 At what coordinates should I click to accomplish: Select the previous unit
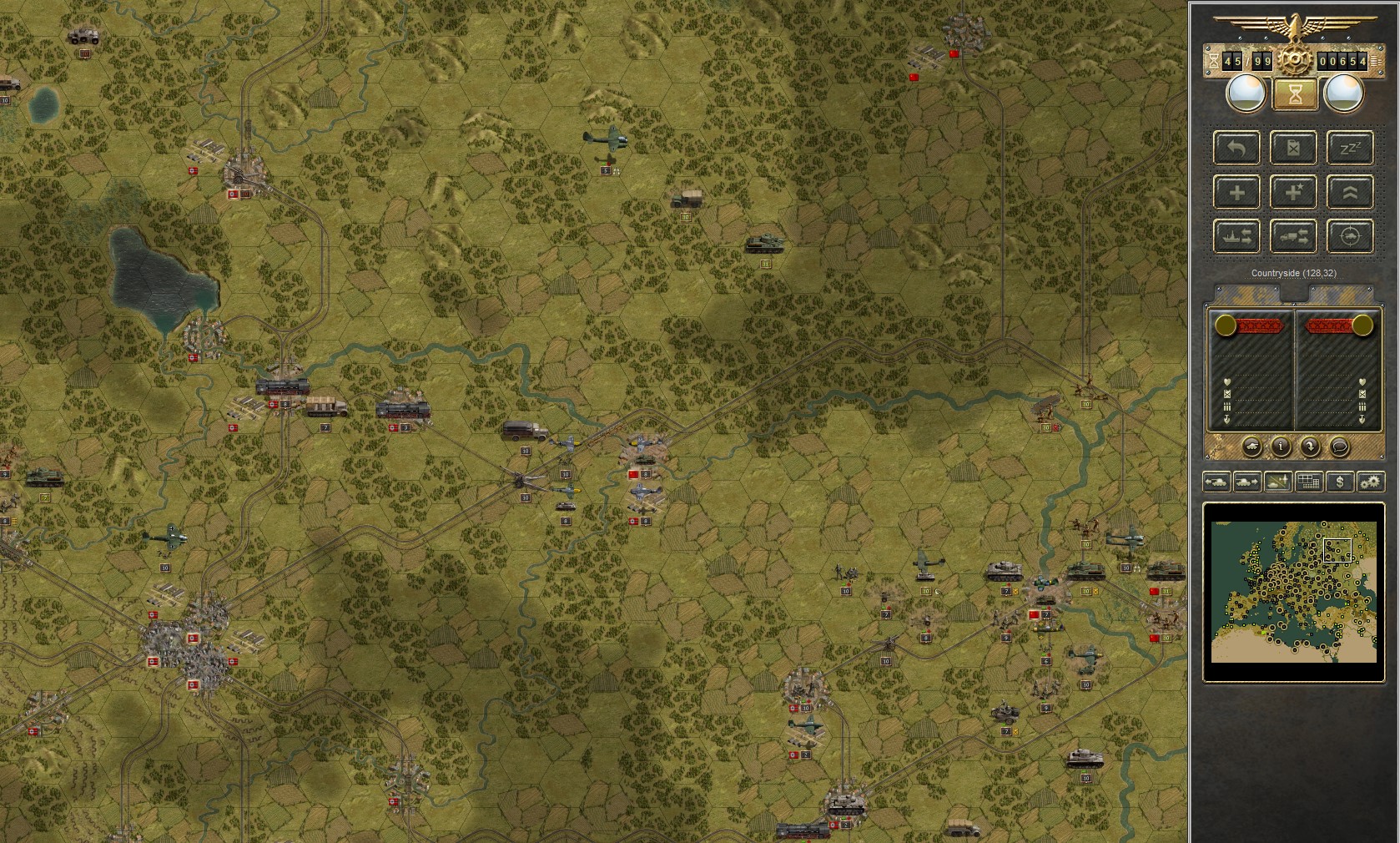point(1216,482)
